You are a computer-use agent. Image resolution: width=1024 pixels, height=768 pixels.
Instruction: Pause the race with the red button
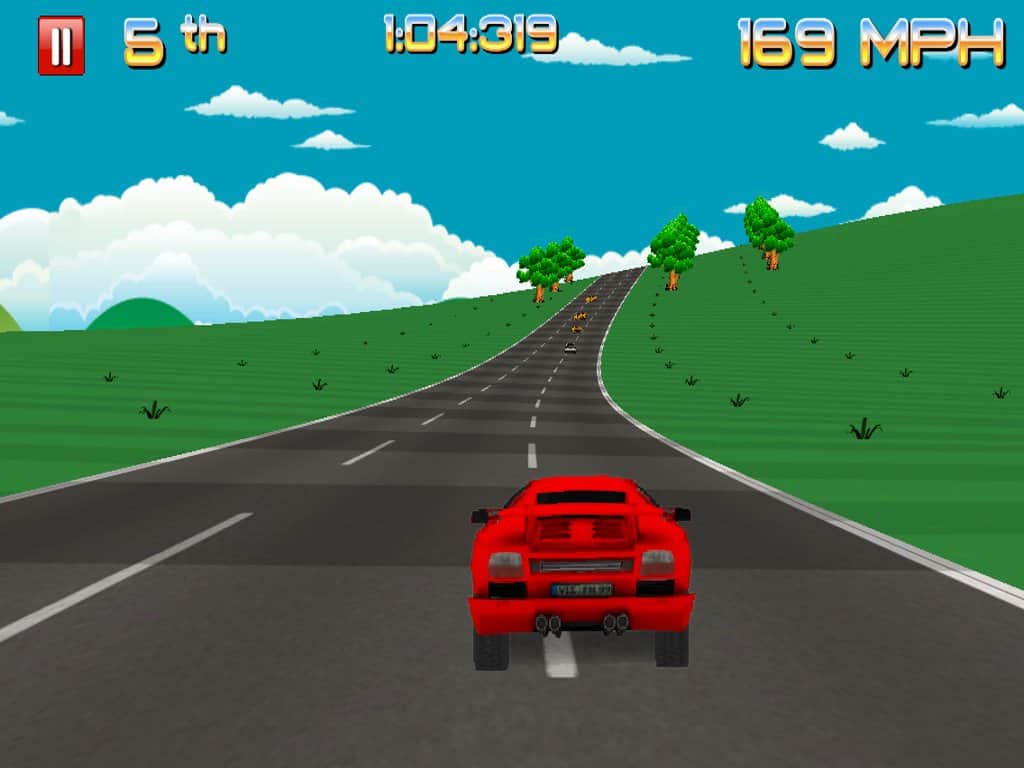coord(61,46)
